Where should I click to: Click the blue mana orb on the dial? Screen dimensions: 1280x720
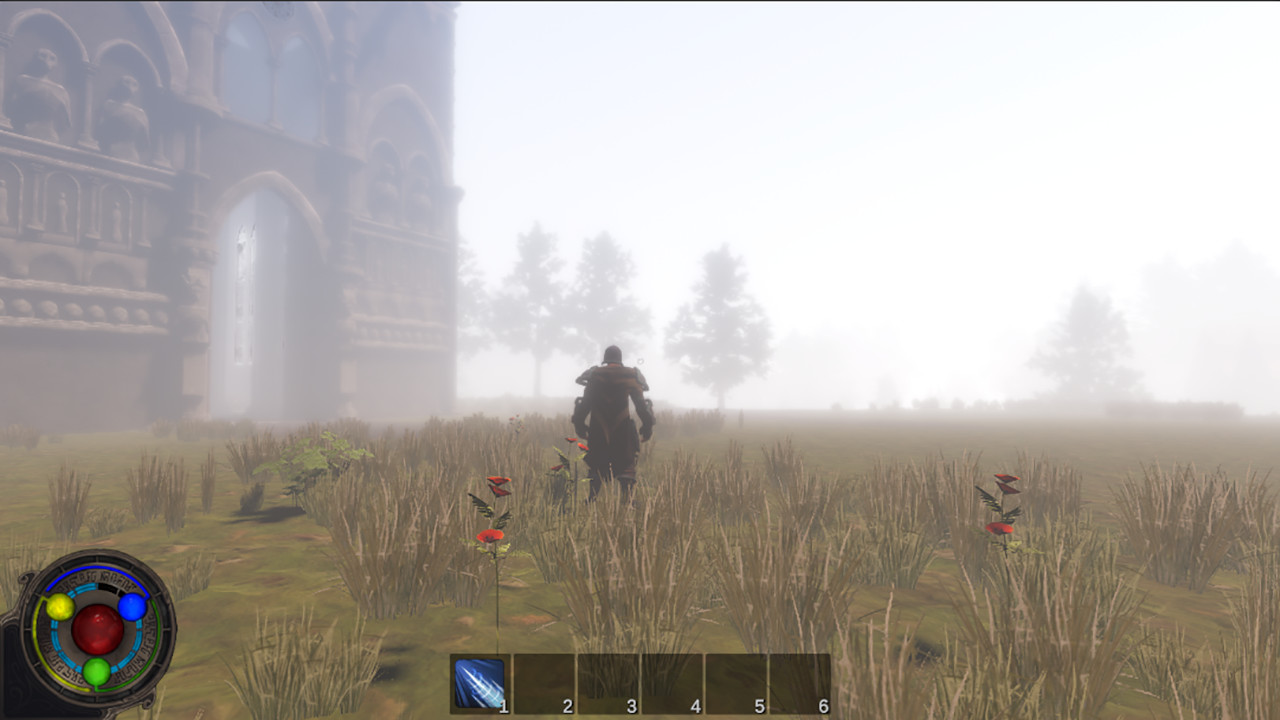point(132,608)
